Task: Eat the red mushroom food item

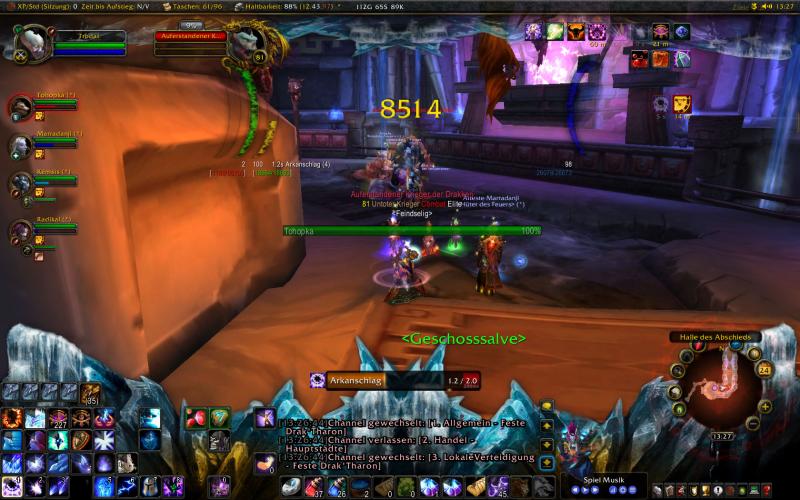Action: tap(195, 418)
